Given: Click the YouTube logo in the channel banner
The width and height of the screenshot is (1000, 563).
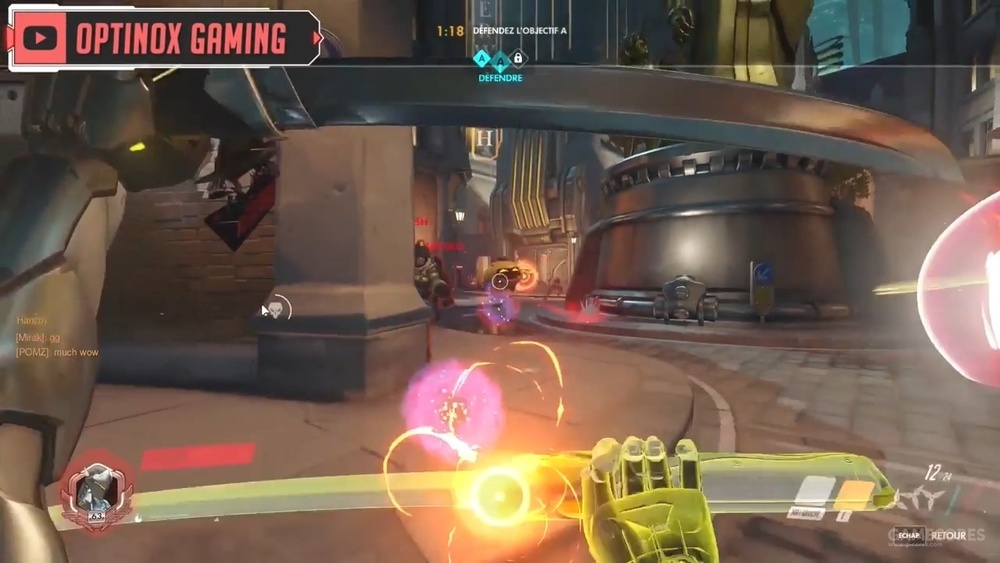Looking at the screenshot, I should tap(40, 39).
